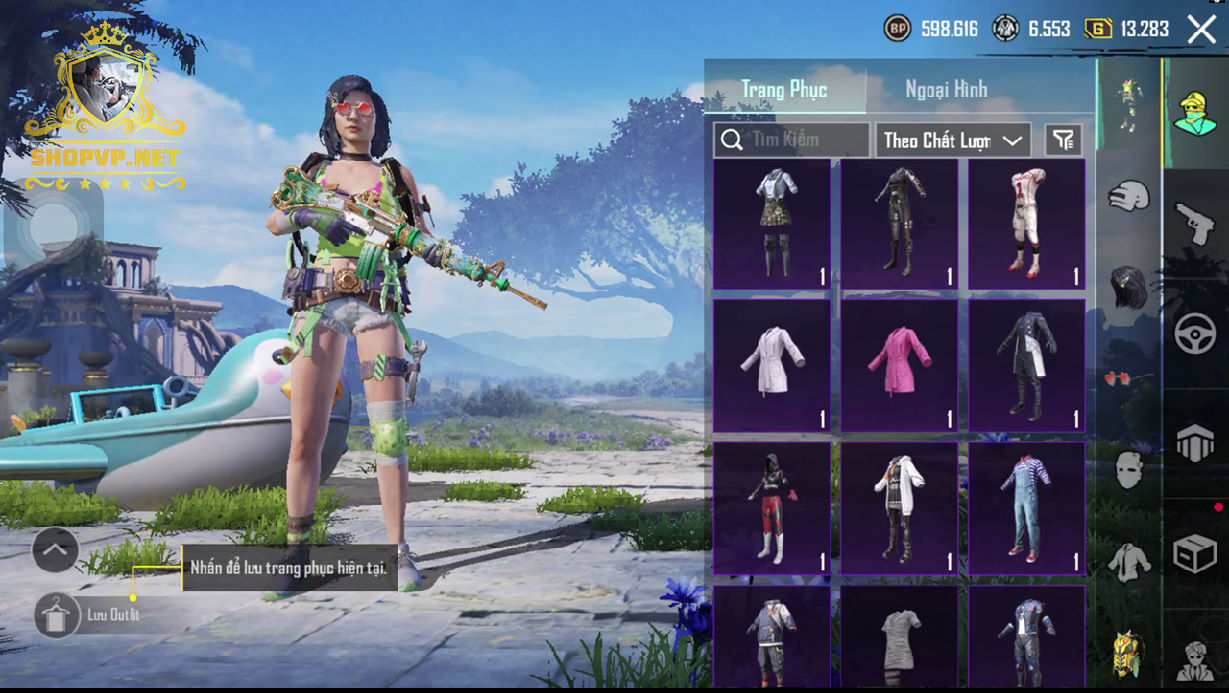This screenshot has width=1229, height=693.
Task: Save current look with Lưu Outfit
Action: (x=58, y=615)
